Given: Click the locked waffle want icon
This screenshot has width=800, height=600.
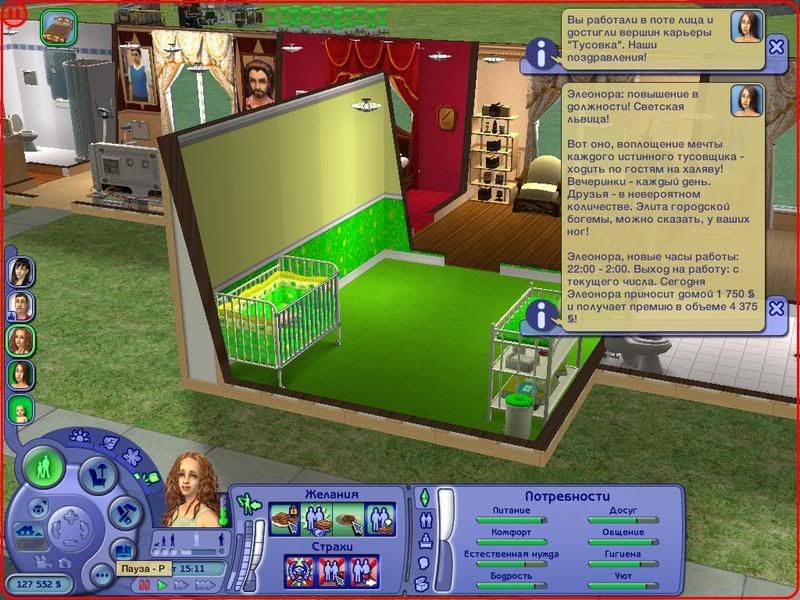Looking at the screenshot, I should (284, 519).
